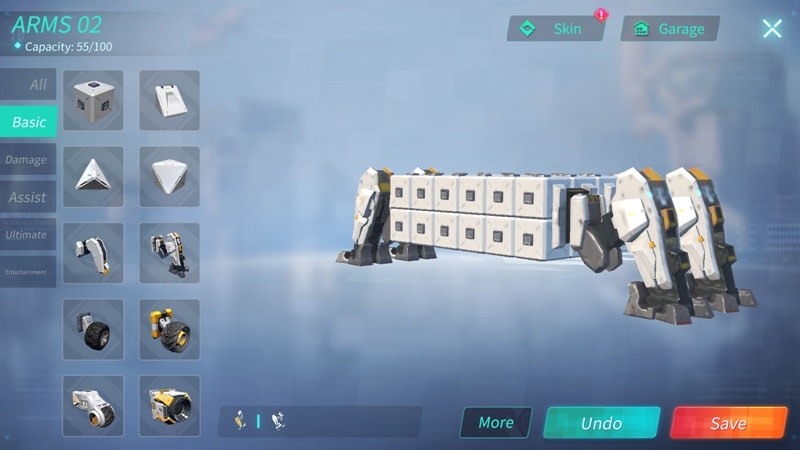This screenshot has height=450, width=800.
Task: Pick the yellow-striped mech leg part
Action: pyautogui.click(x=169, y=252)
